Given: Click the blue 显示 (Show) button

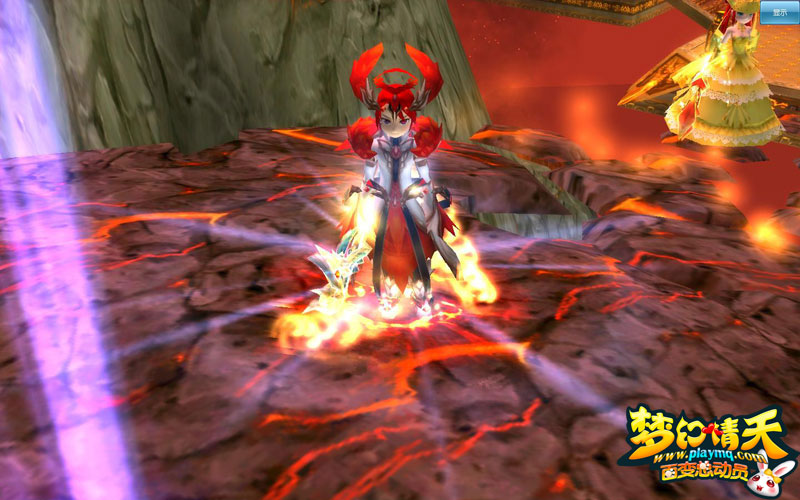Looking at the screenshot, I should pos(777,12).
